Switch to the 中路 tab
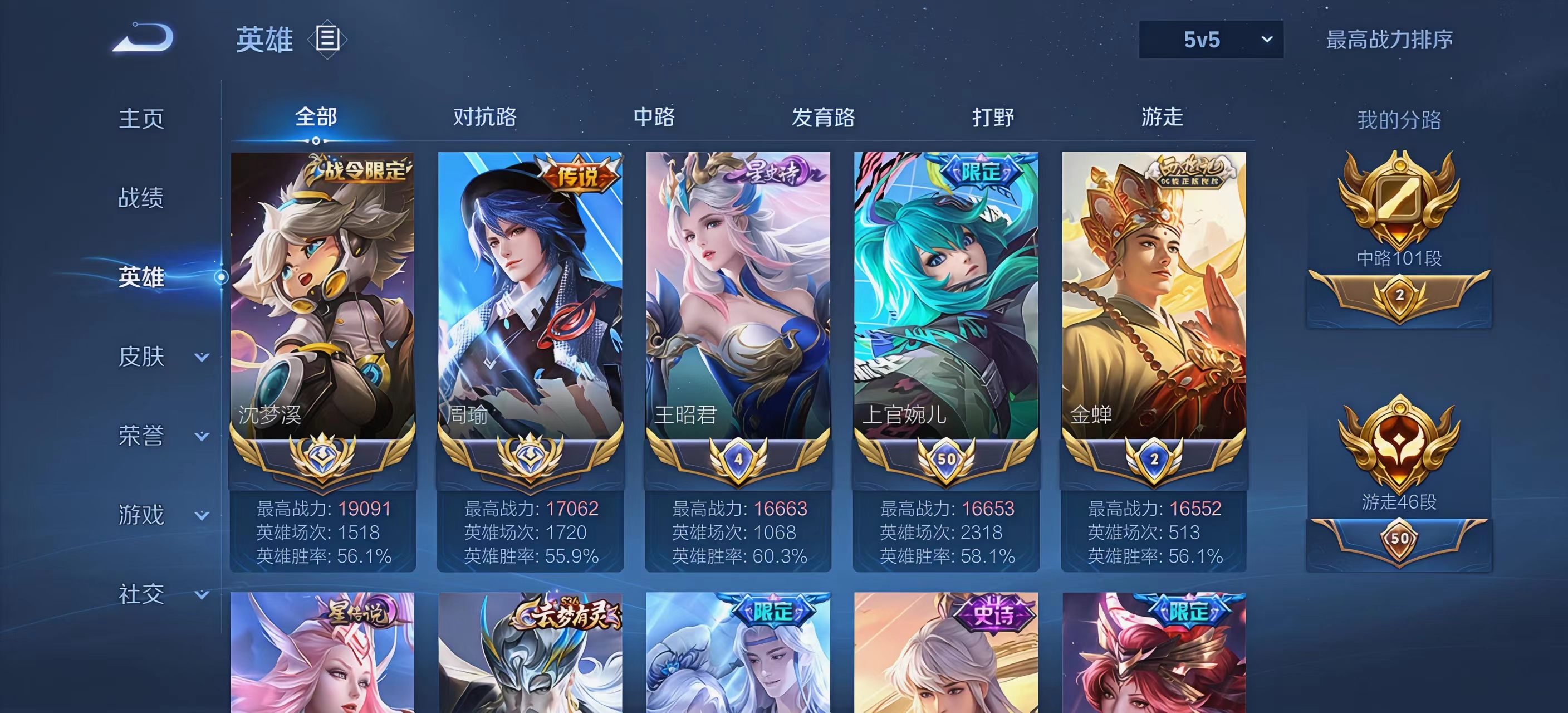Viewport: 1568px width, 713px height. [x=654, y=117]
